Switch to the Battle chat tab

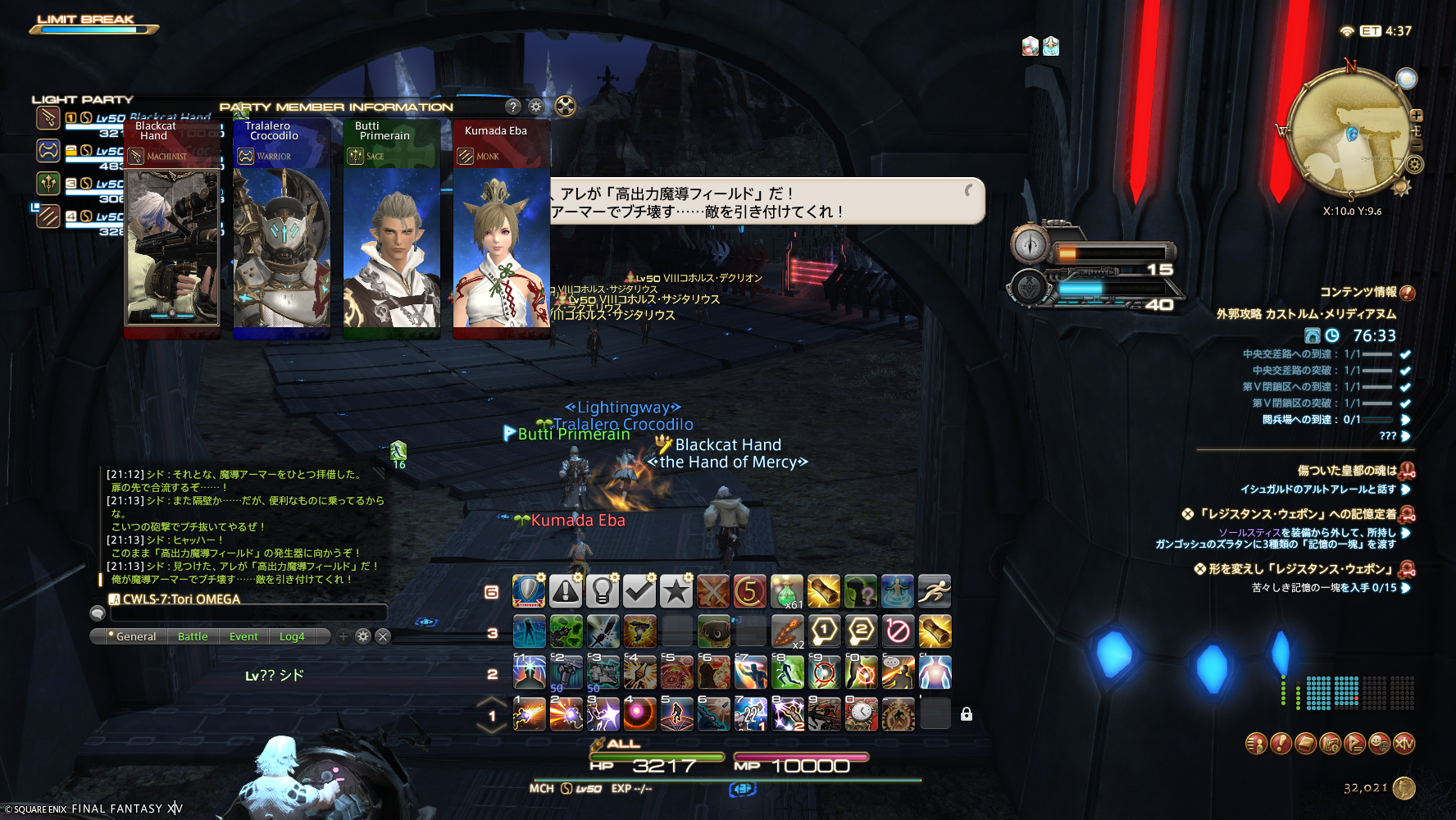[193, 636]
